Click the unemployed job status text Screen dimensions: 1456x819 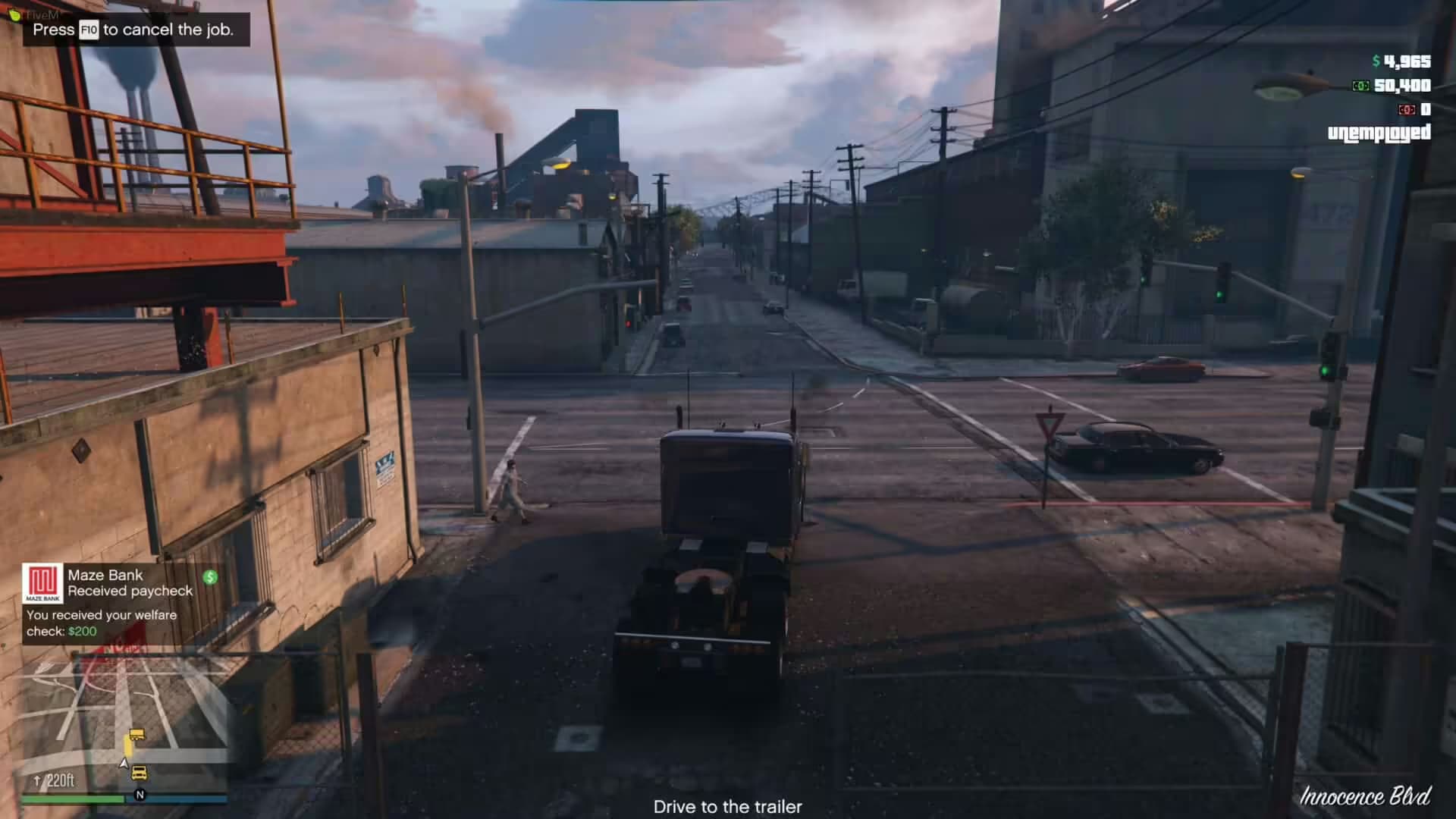click(1380, 132)
